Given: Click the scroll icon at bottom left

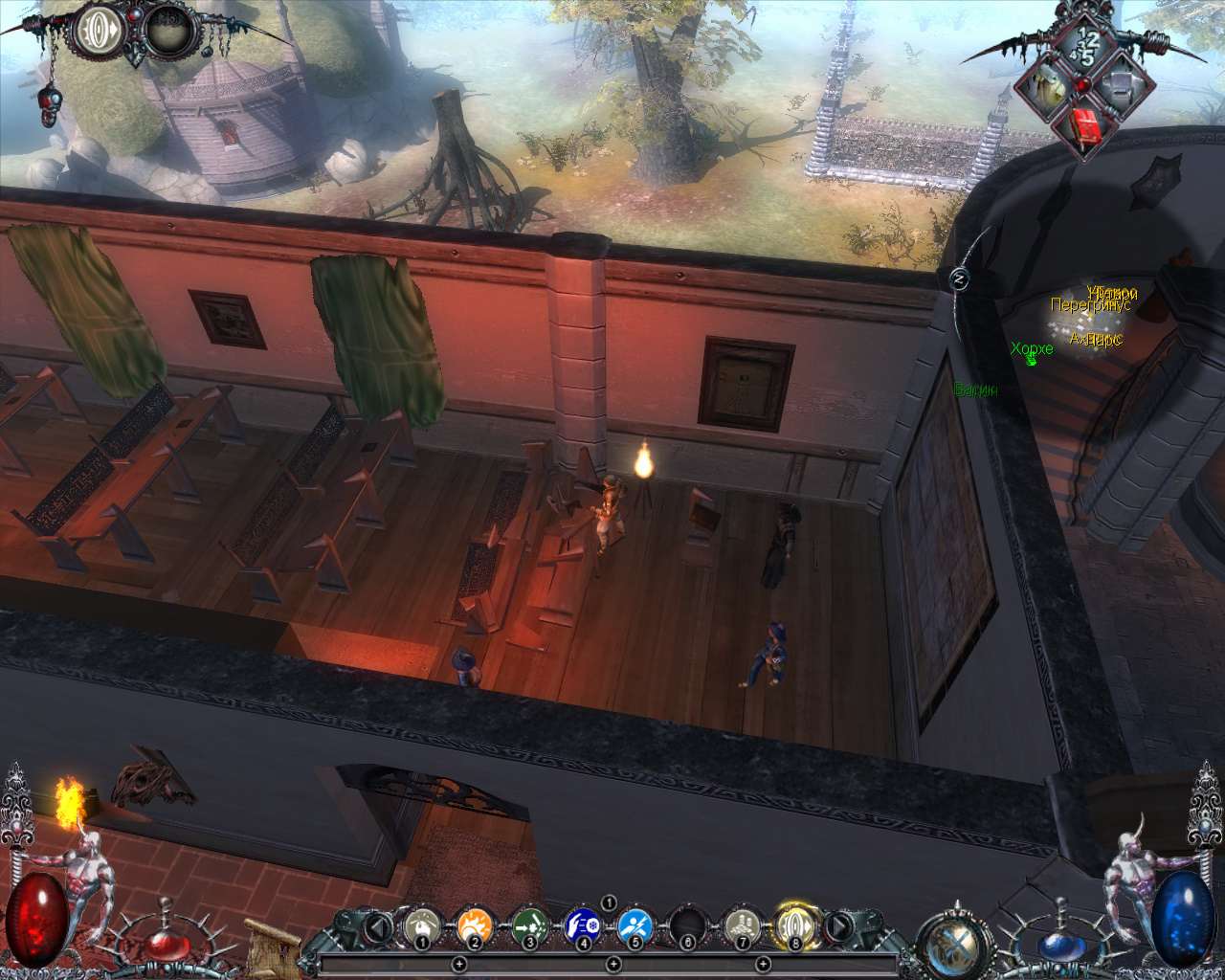Looking at the screenshot, I should pyautogui.click(x=266, y=946).
